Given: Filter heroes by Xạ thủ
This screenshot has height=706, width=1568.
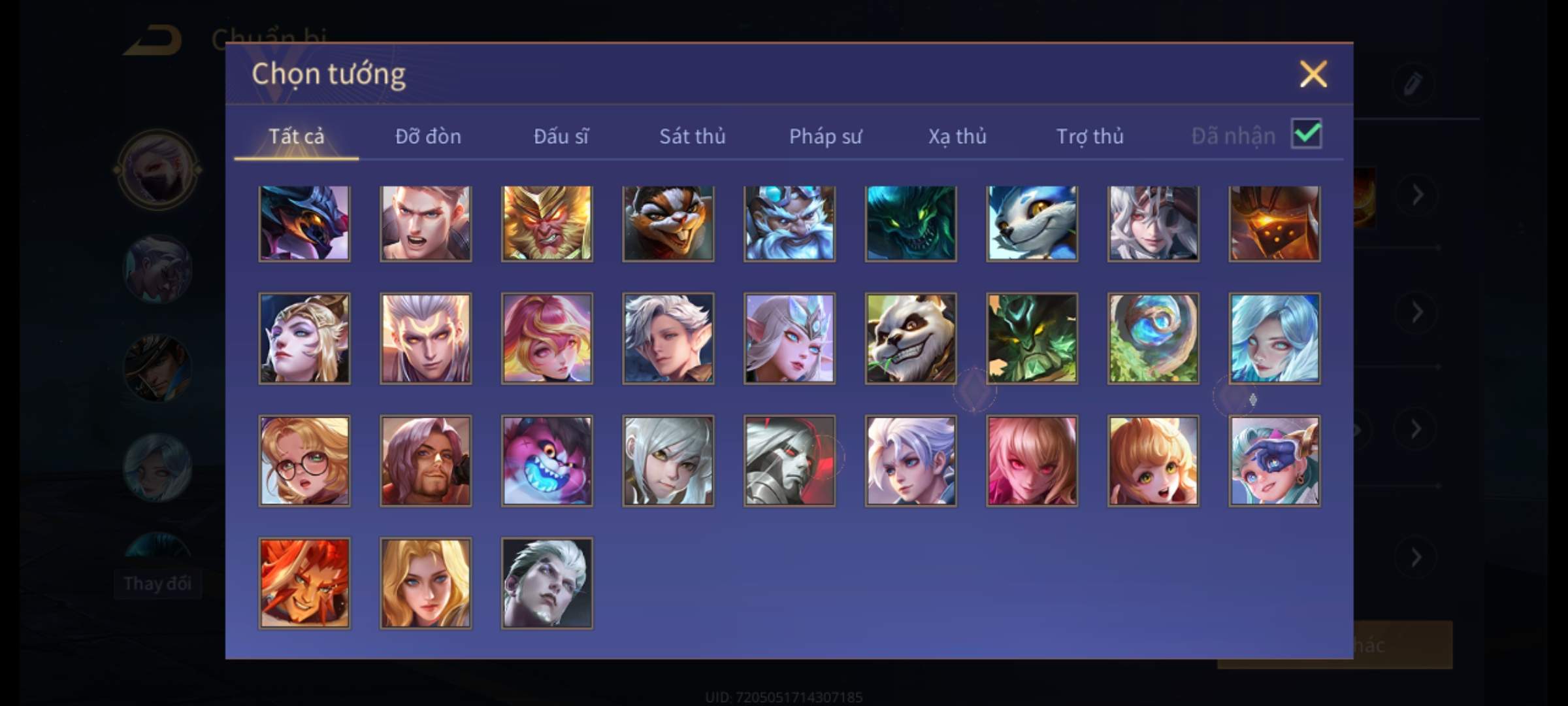Looking at the screenshot, I should tap(957, 136).
